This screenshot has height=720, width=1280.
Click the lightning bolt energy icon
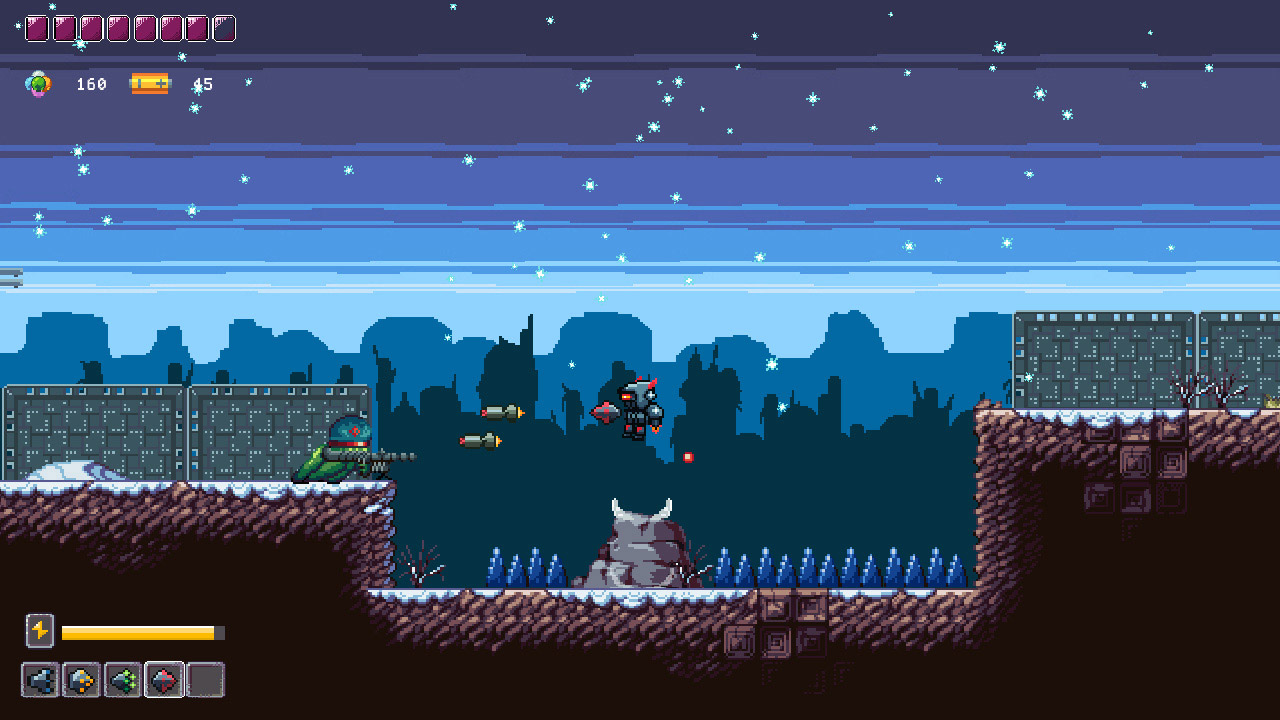[40, 631]
